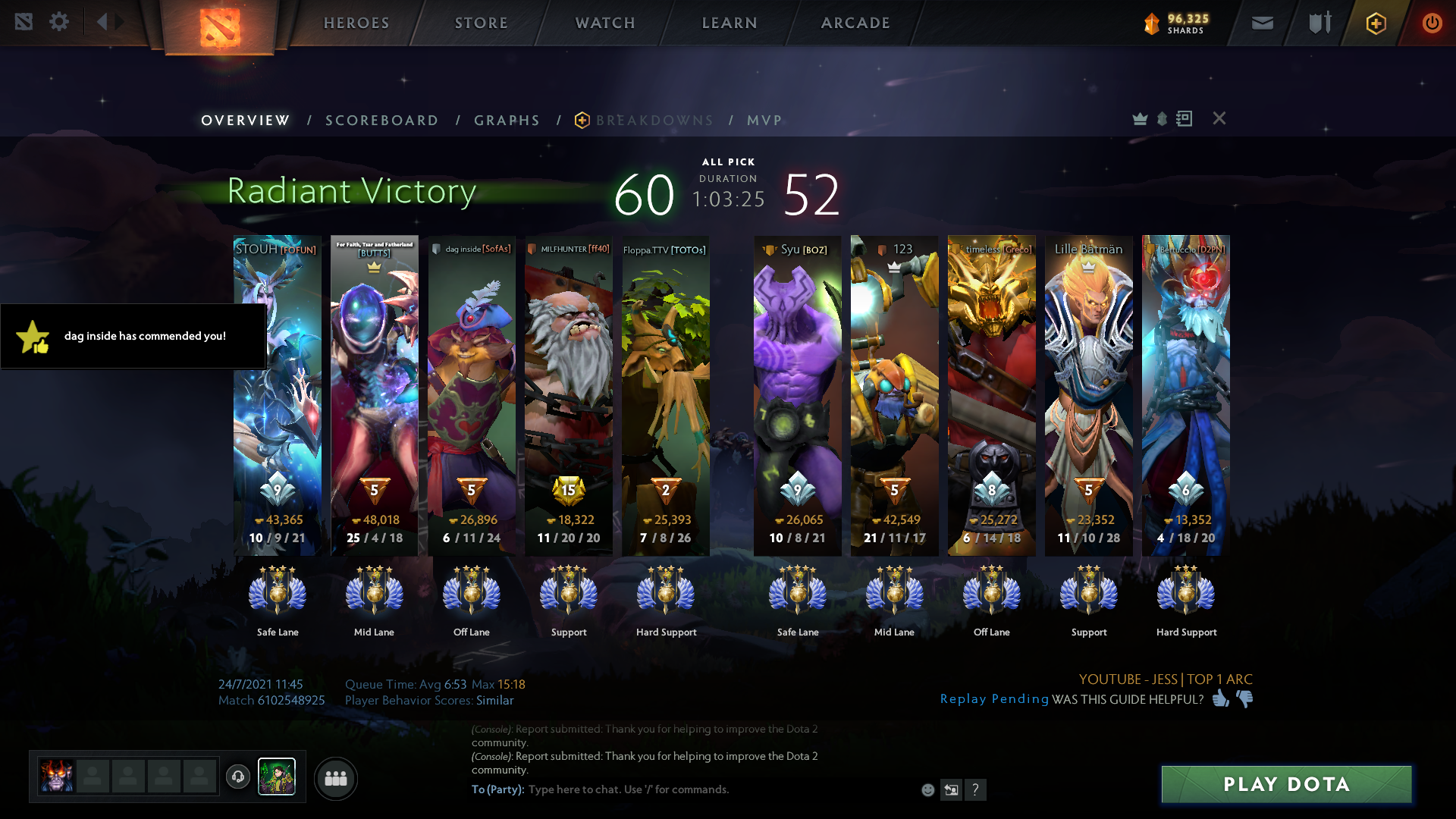
Task: Rate the guide with thumbs up
Action: 1220,698
